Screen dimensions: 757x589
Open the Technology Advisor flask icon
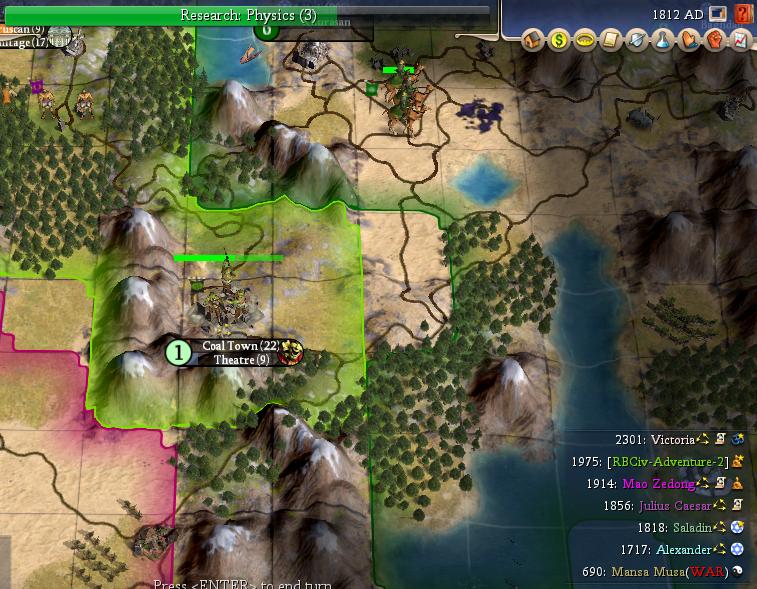(663, 40)
